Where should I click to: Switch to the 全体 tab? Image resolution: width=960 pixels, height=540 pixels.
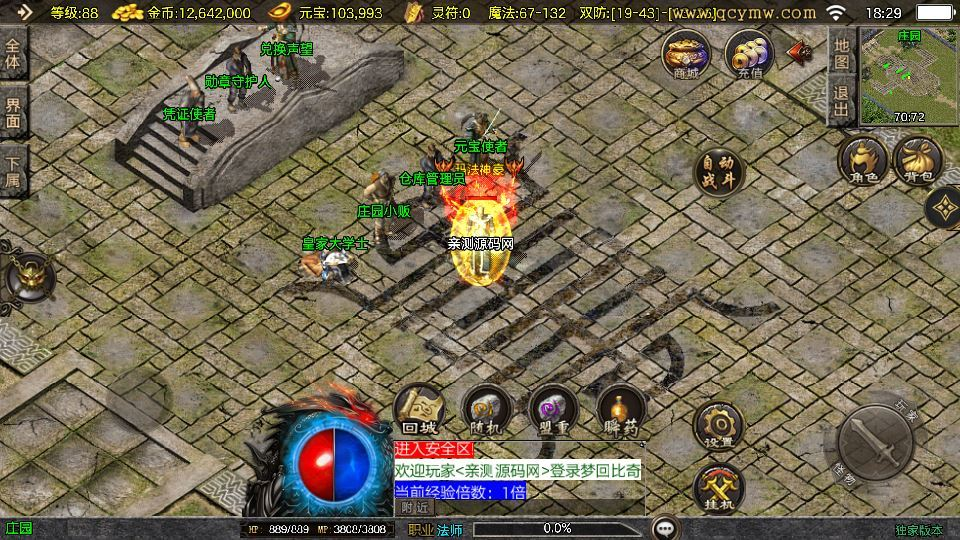(x=13, y=54)
